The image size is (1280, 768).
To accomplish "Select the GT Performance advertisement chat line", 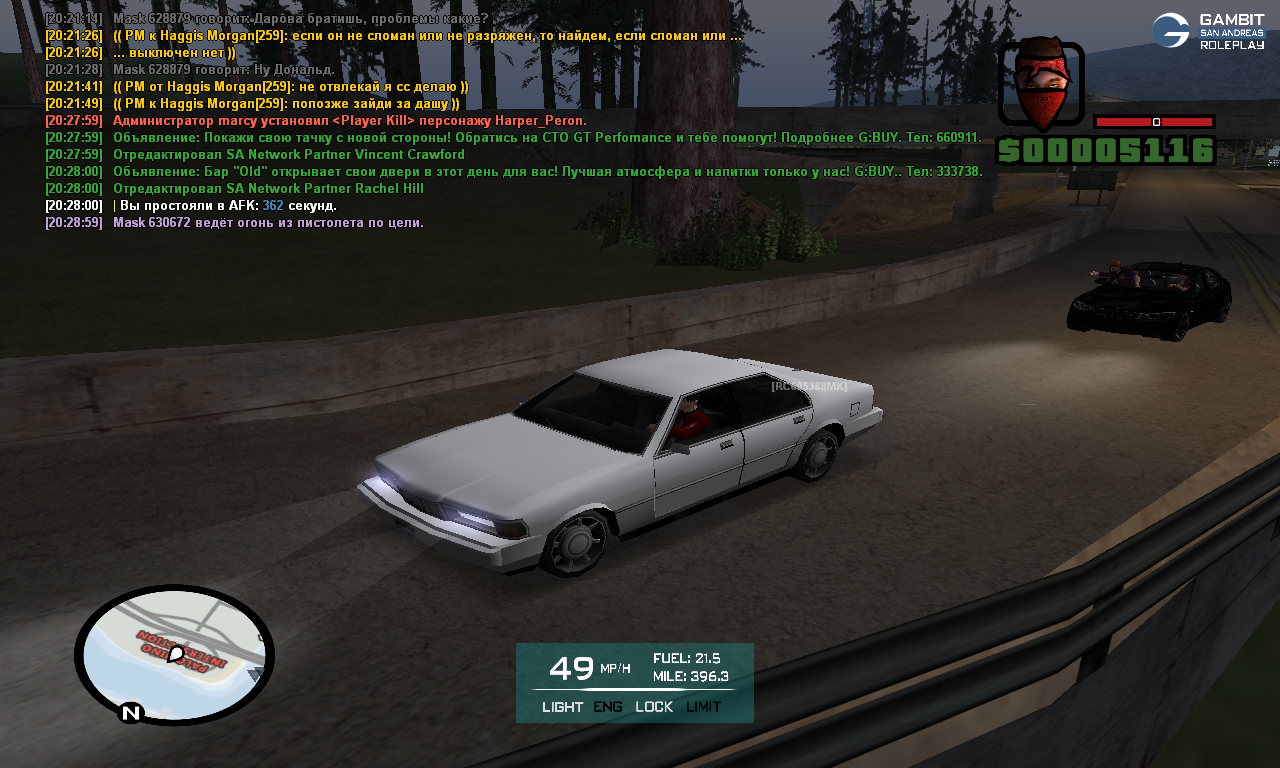I will [x=547, y=138].
